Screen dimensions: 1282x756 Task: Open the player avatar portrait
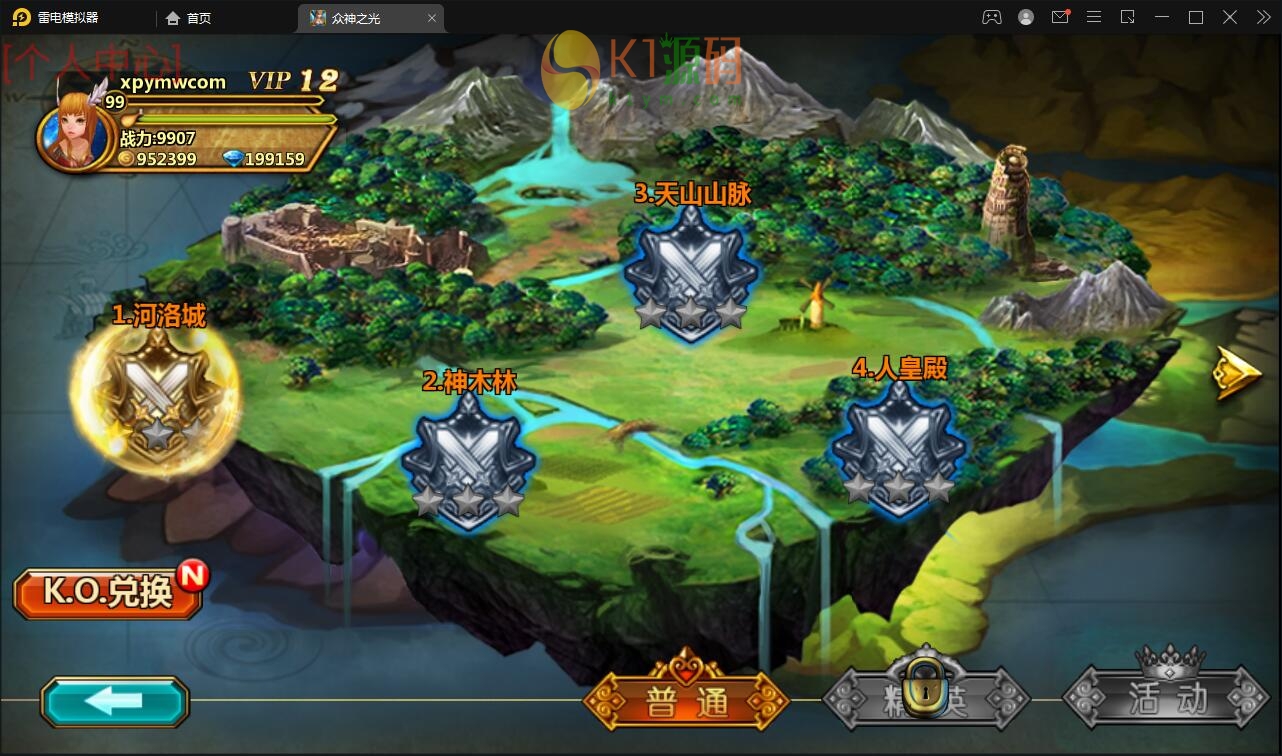(73, 133)
